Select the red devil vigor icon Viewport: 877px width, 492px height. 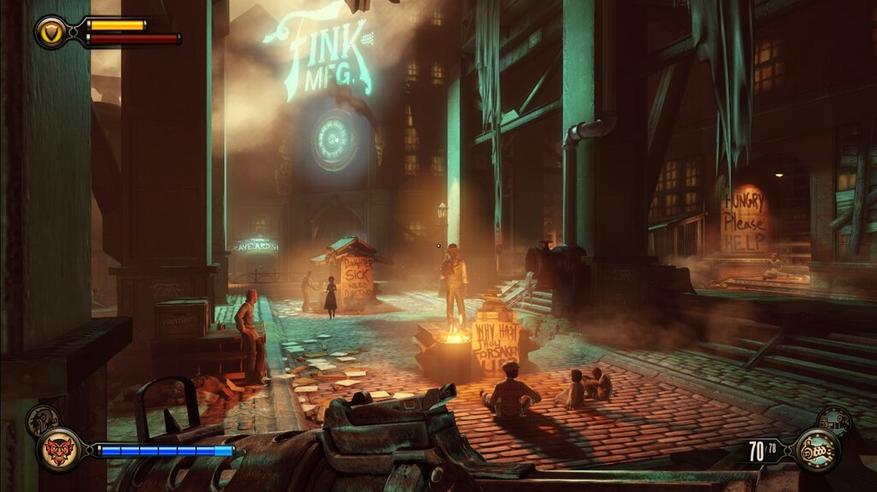coord(59,449)
